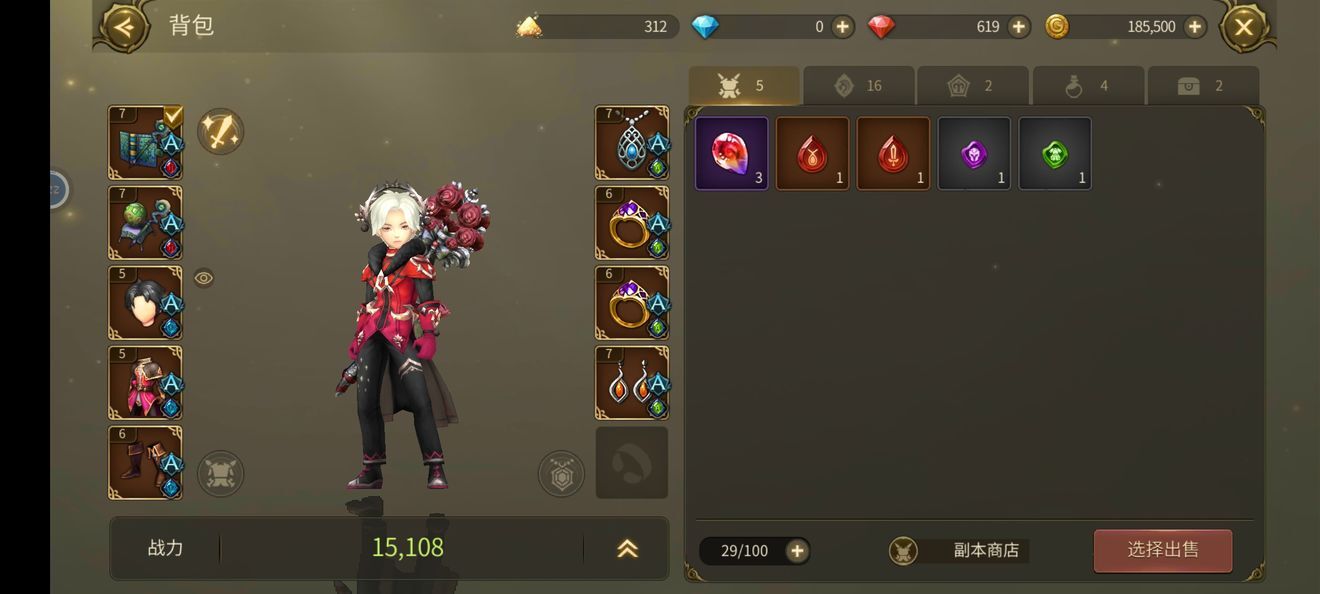This screenshot has height=594, width=1320.
Task: Tap the selling button 选择出售
Action: (x=1162, y=550)
